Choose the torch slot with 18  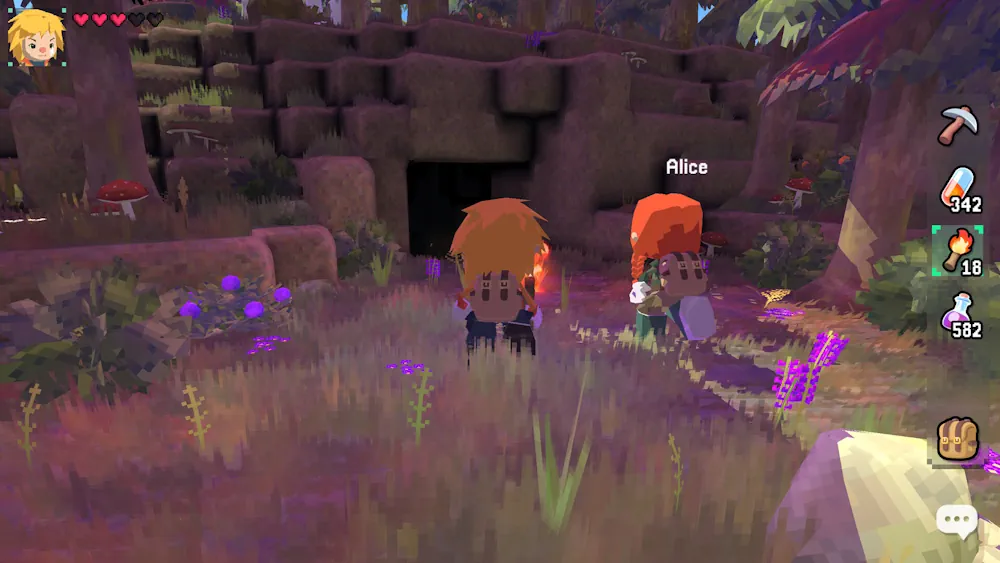point(957,250)
